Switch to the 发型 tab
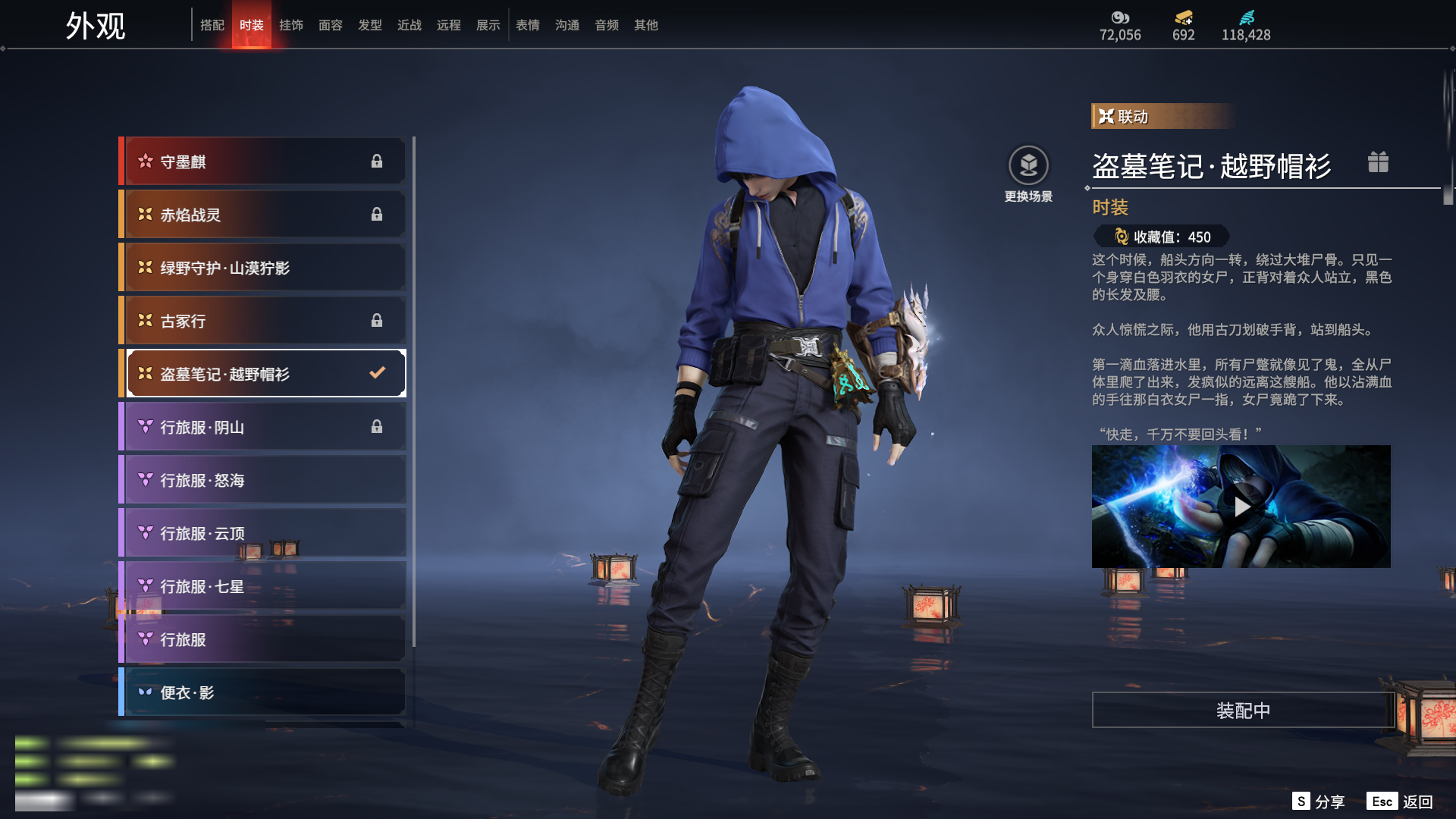Image resolution: width=1456 pixels, height=819 pixels. point(370,25)
